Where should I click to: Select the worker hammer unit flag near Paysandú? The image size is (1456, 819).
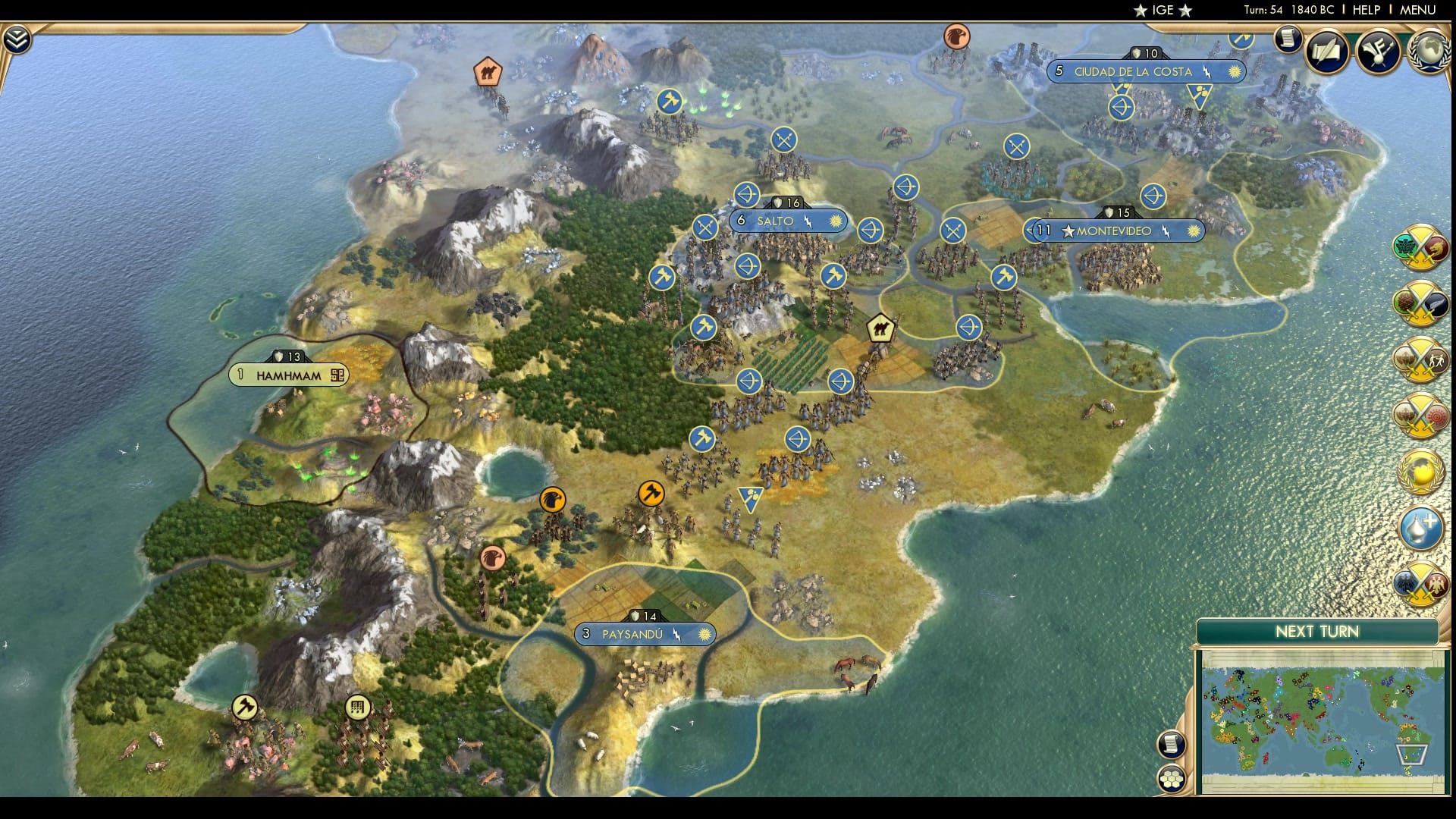click(651, 493)
